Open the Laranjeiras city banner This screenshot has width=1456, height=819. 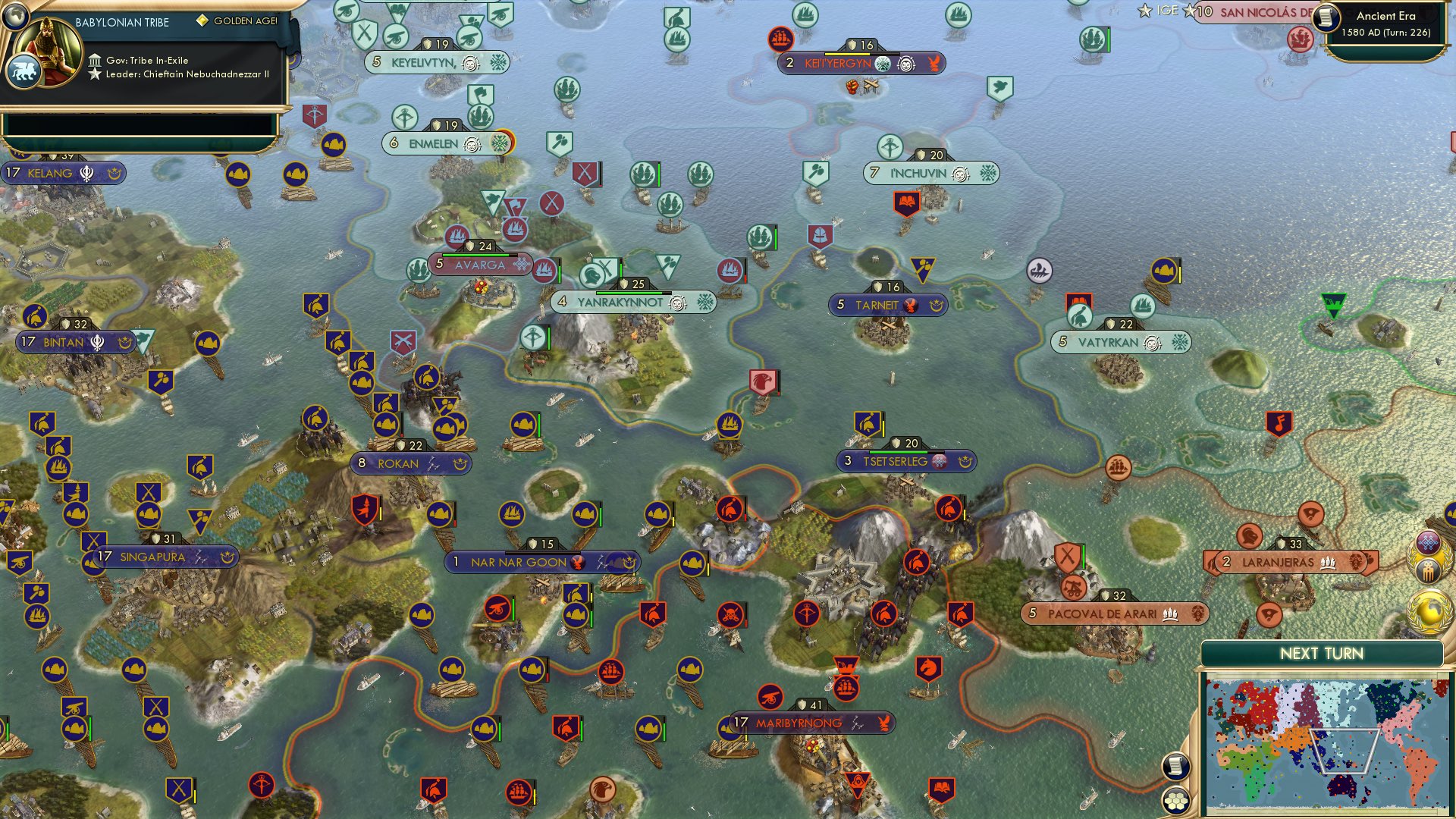click(x=1278, y=563)
